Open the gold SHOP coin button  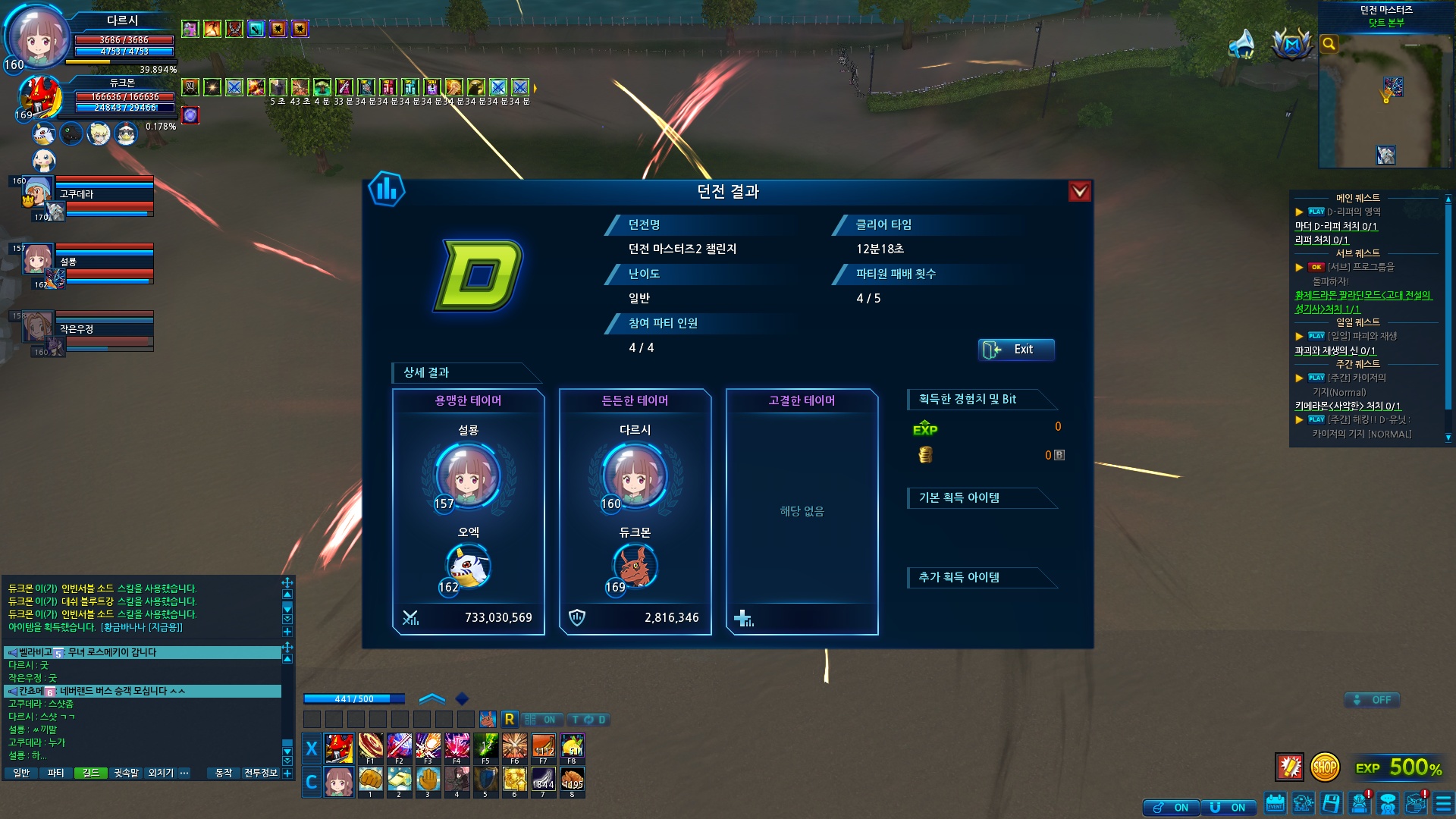point(1324,767)
